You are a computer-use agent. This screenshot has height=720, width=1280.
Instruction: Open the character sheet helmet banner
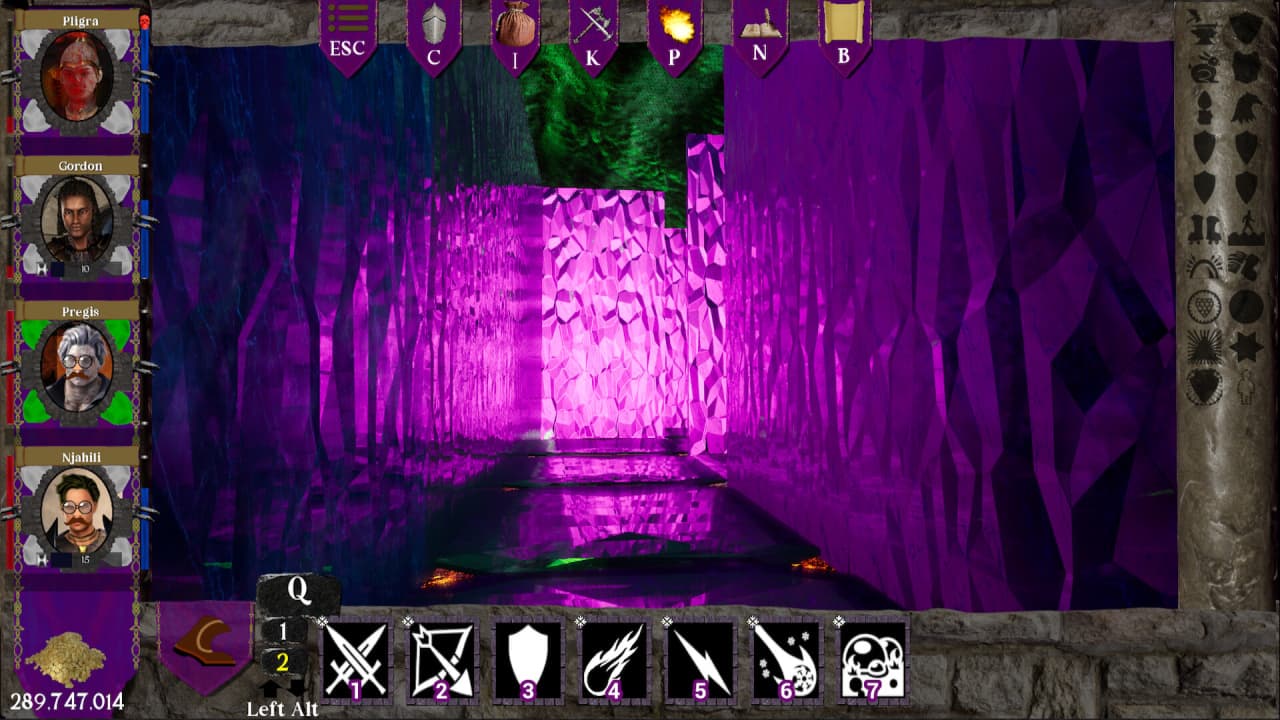pos(433,34)
